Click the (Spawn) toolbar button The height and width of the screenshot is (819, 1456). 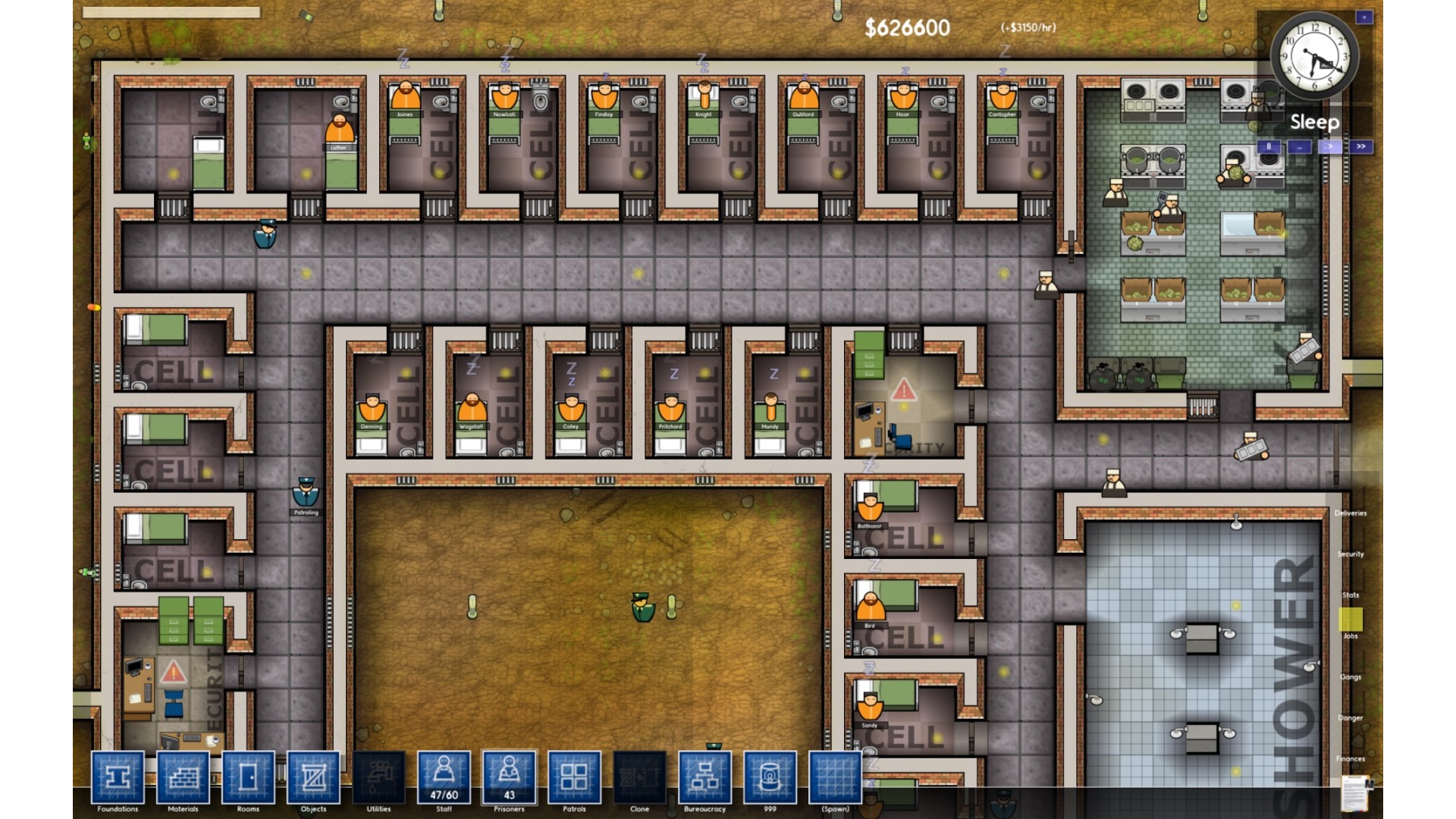pyautogui.click(x=835, y=777)
